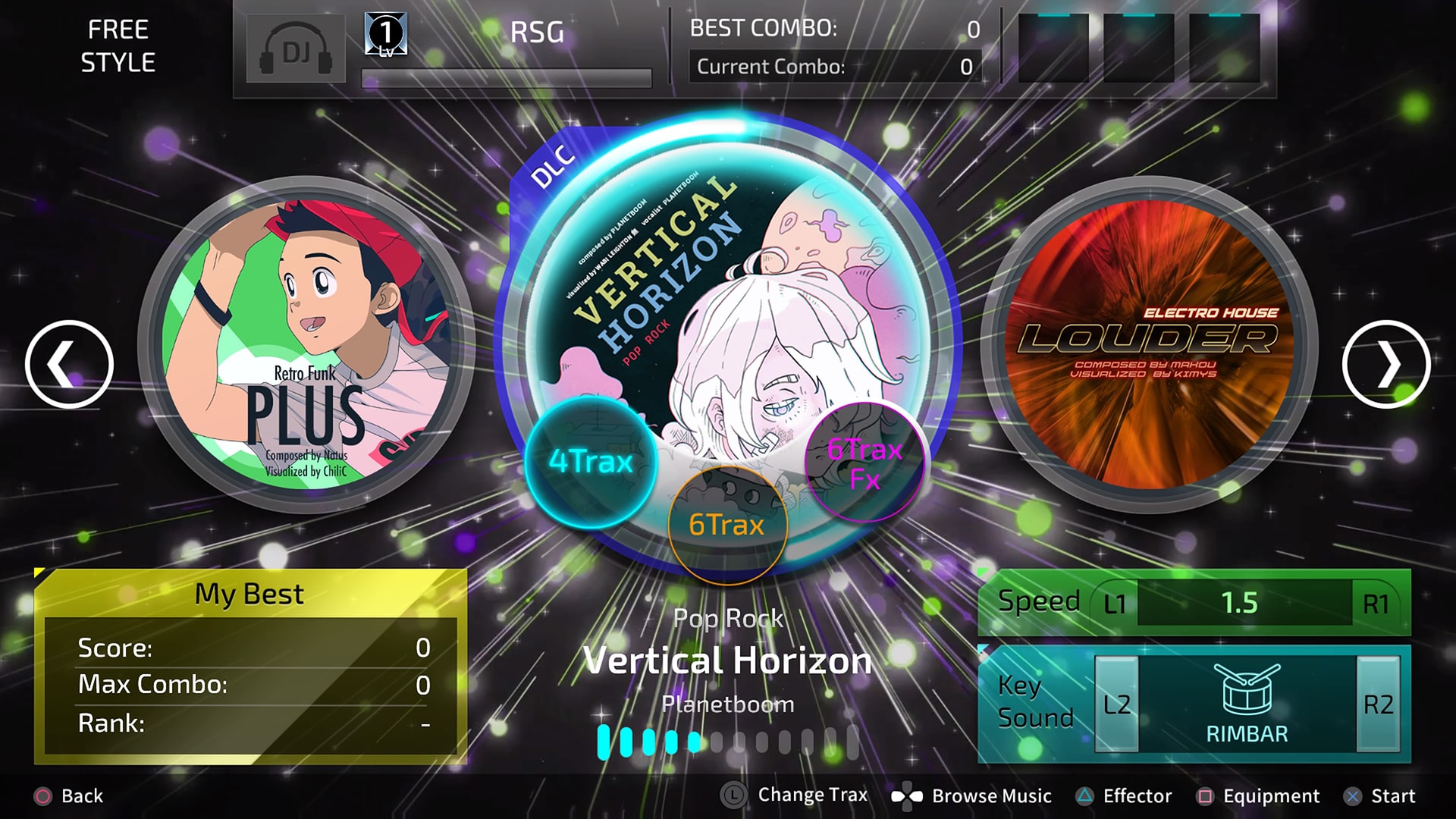Image resolution: width=1456 pixels, height=819 pixels.
Task: Increase note speed with the R1 button
Action: tap(1376, 604)
